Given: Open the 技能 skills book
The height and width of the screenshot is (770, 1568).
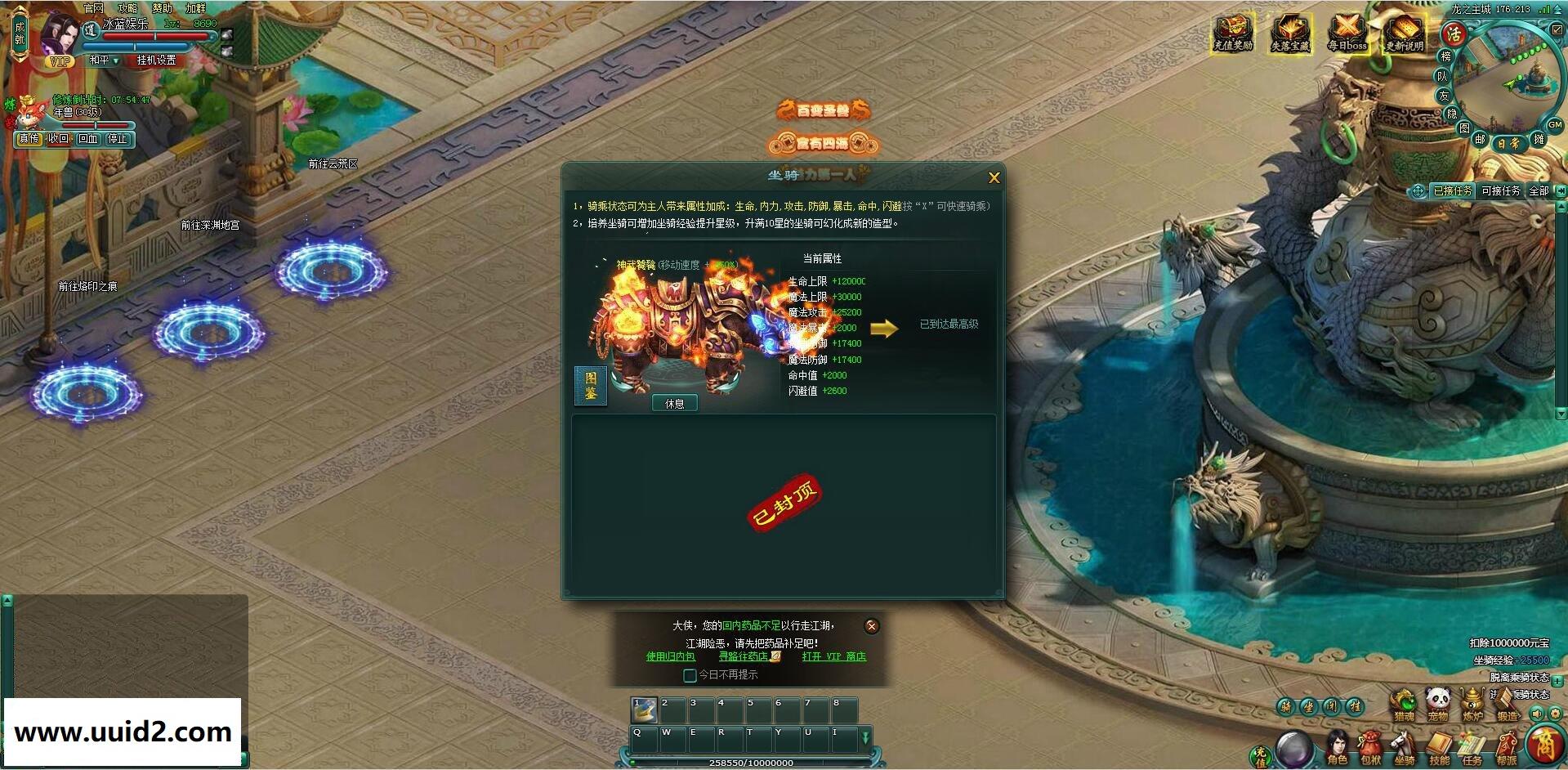Looking at the screenshot, I should point(1439,749).
